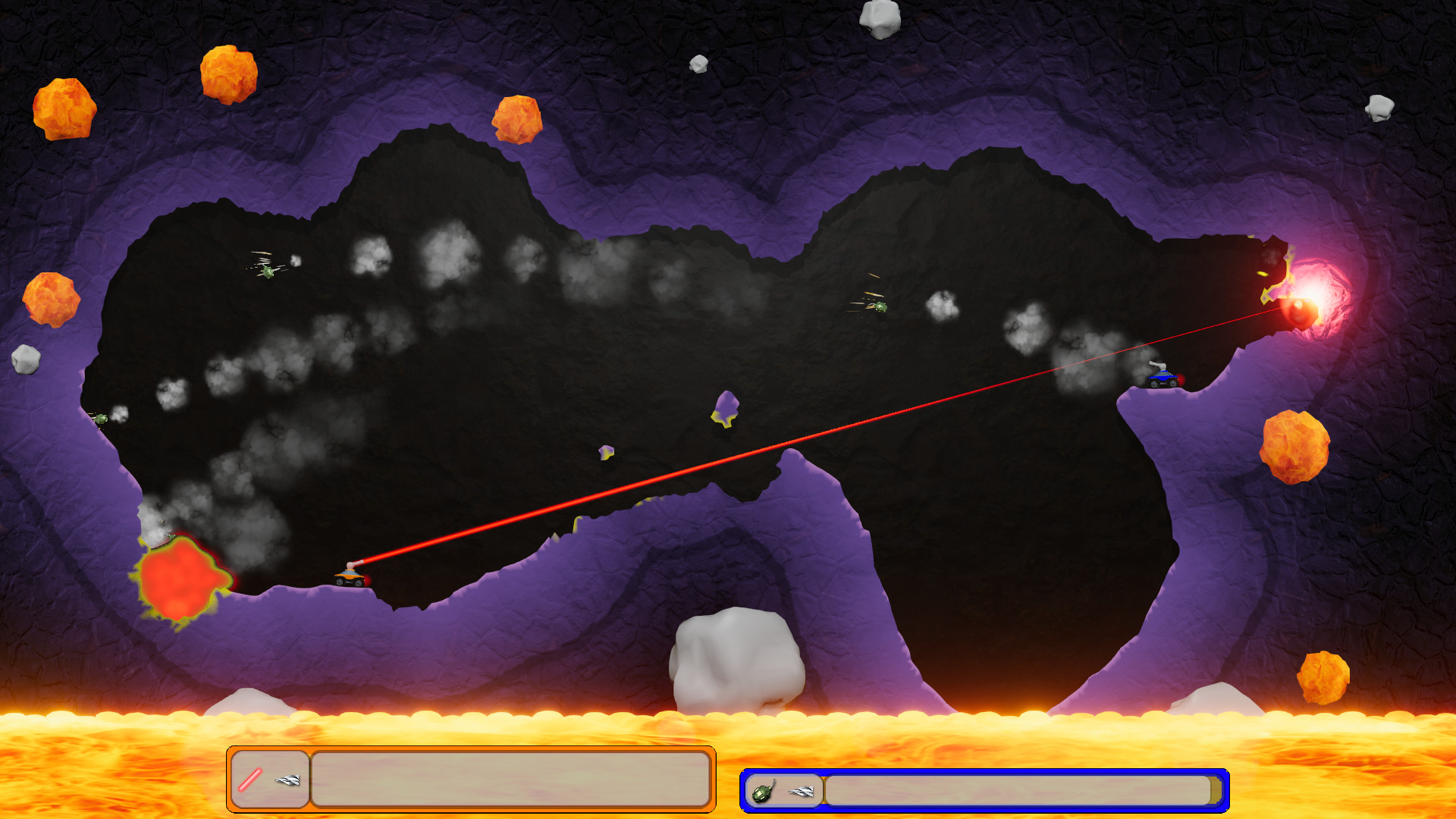The width and height of the screenshot is (1456, 819).
Task: Select the grenade weapon icon in the blue panel
Action: point(763,793)
